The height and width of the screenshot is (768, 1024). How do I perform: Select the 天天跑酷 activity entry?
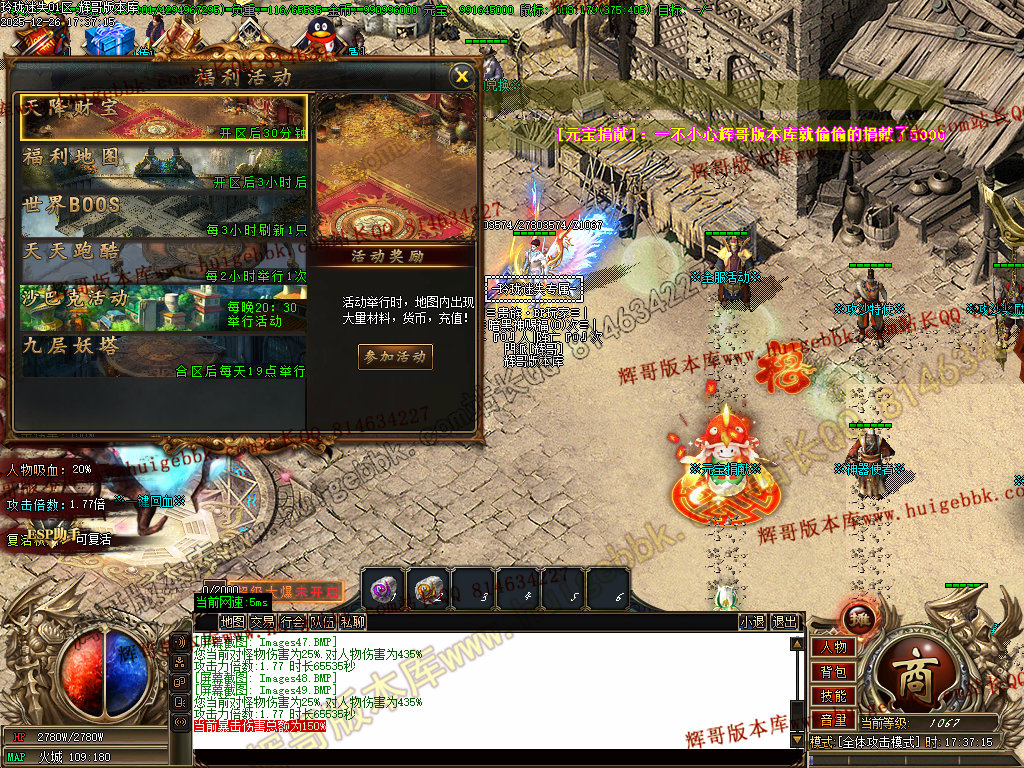[x=164, y=261]
